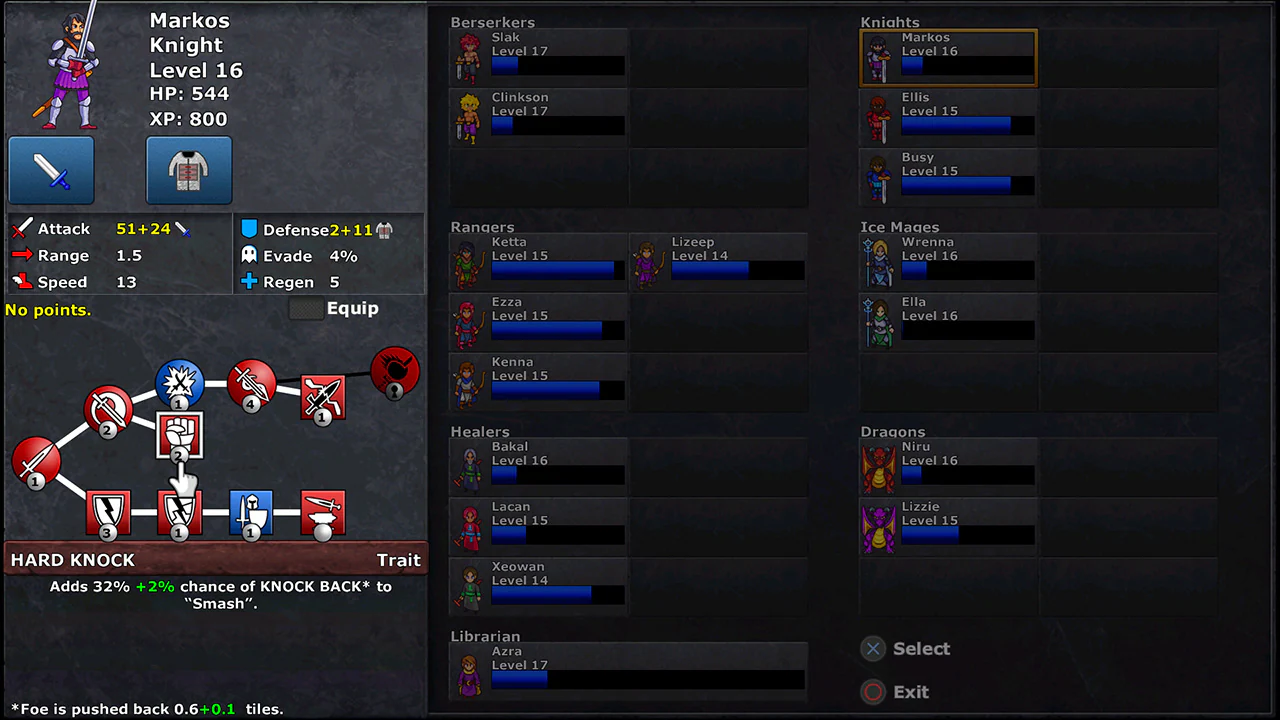This screenshot has width=1280, height=720.
Task: Click the blue sword-and-shield skill node
Action: click(251, 513)
